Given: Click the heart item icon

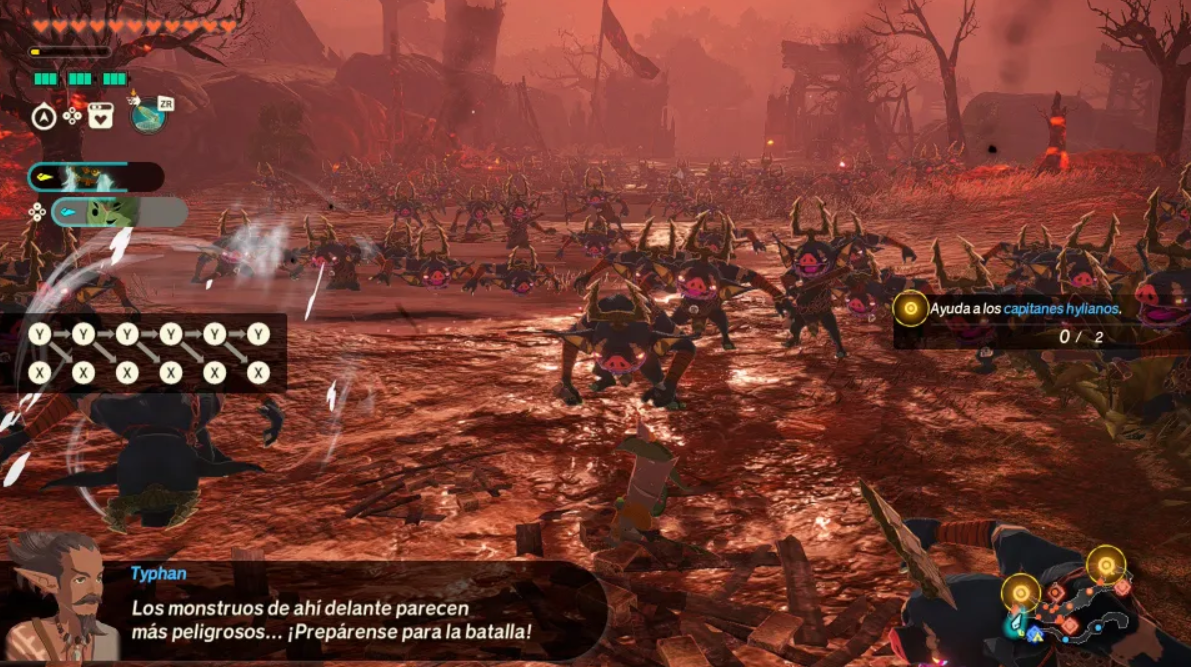Looking at the screenshot, I should (101, 116).
